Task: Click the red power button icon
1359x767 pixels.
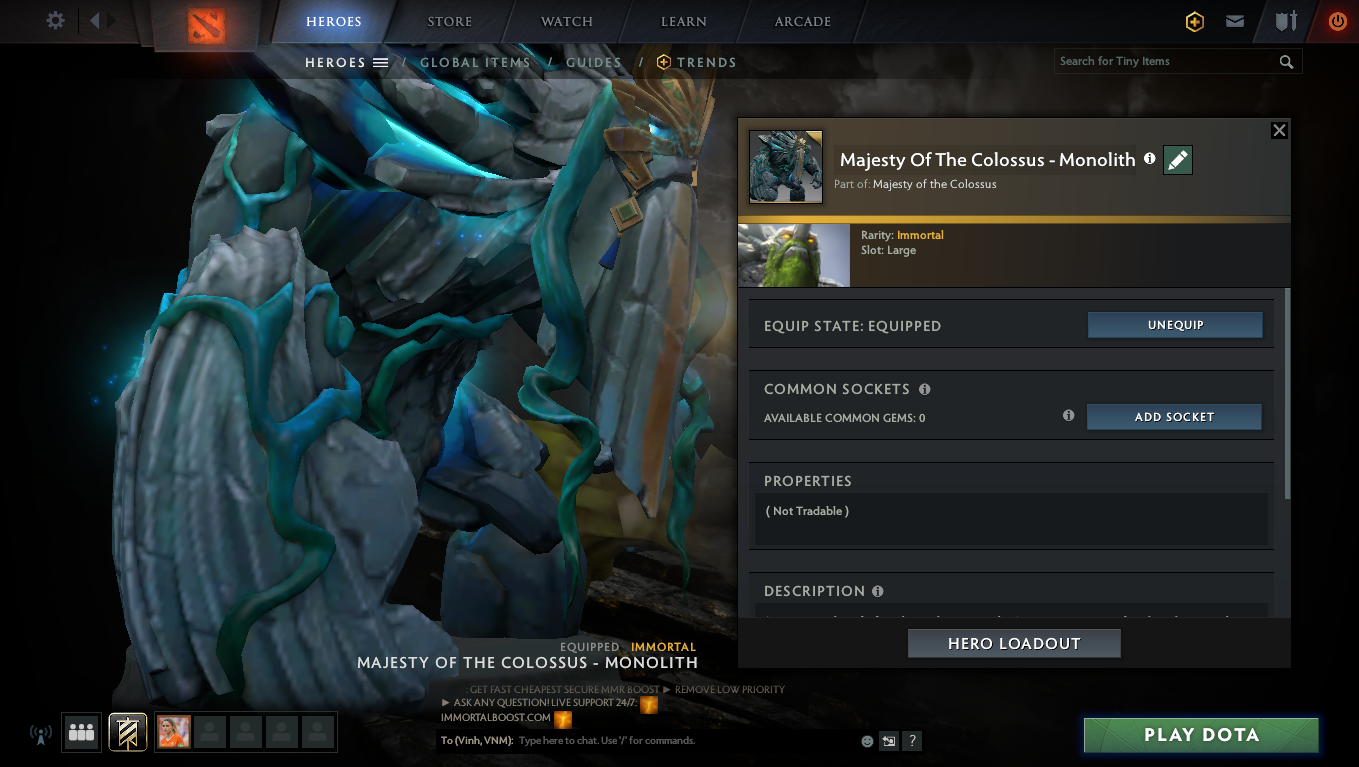Action: pos(1337,21)
